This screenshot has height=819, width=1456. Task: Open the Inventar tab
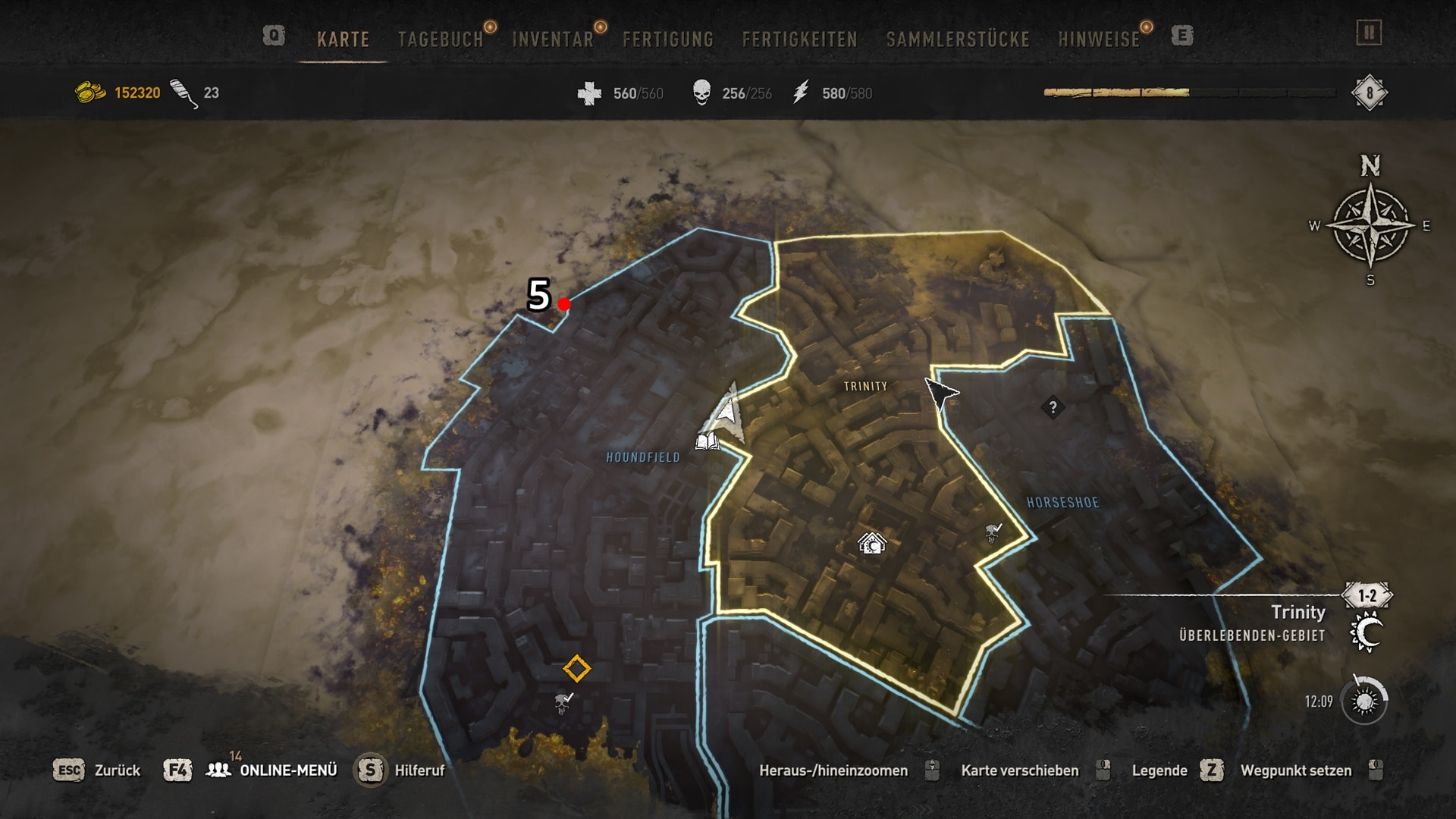(x=552, y=39)
